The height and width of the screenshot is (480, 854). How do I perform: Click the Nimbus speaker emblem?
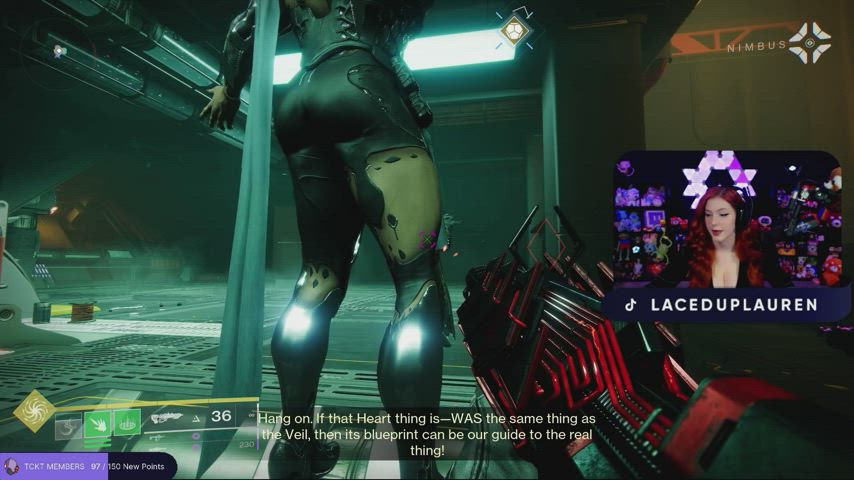tap(809, 43)
